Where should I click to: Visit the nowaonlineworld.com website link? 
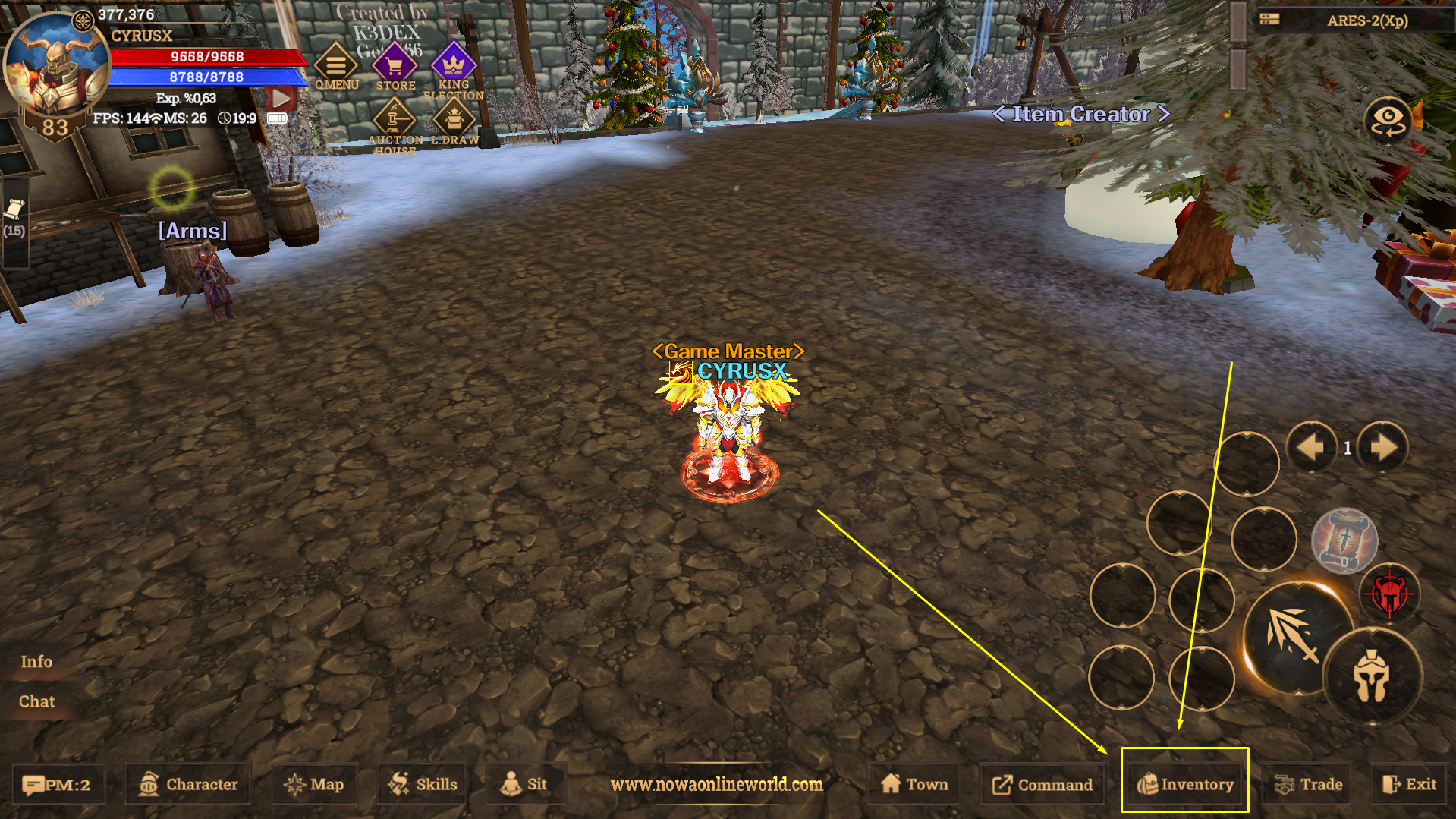click(x=717, y=785)
